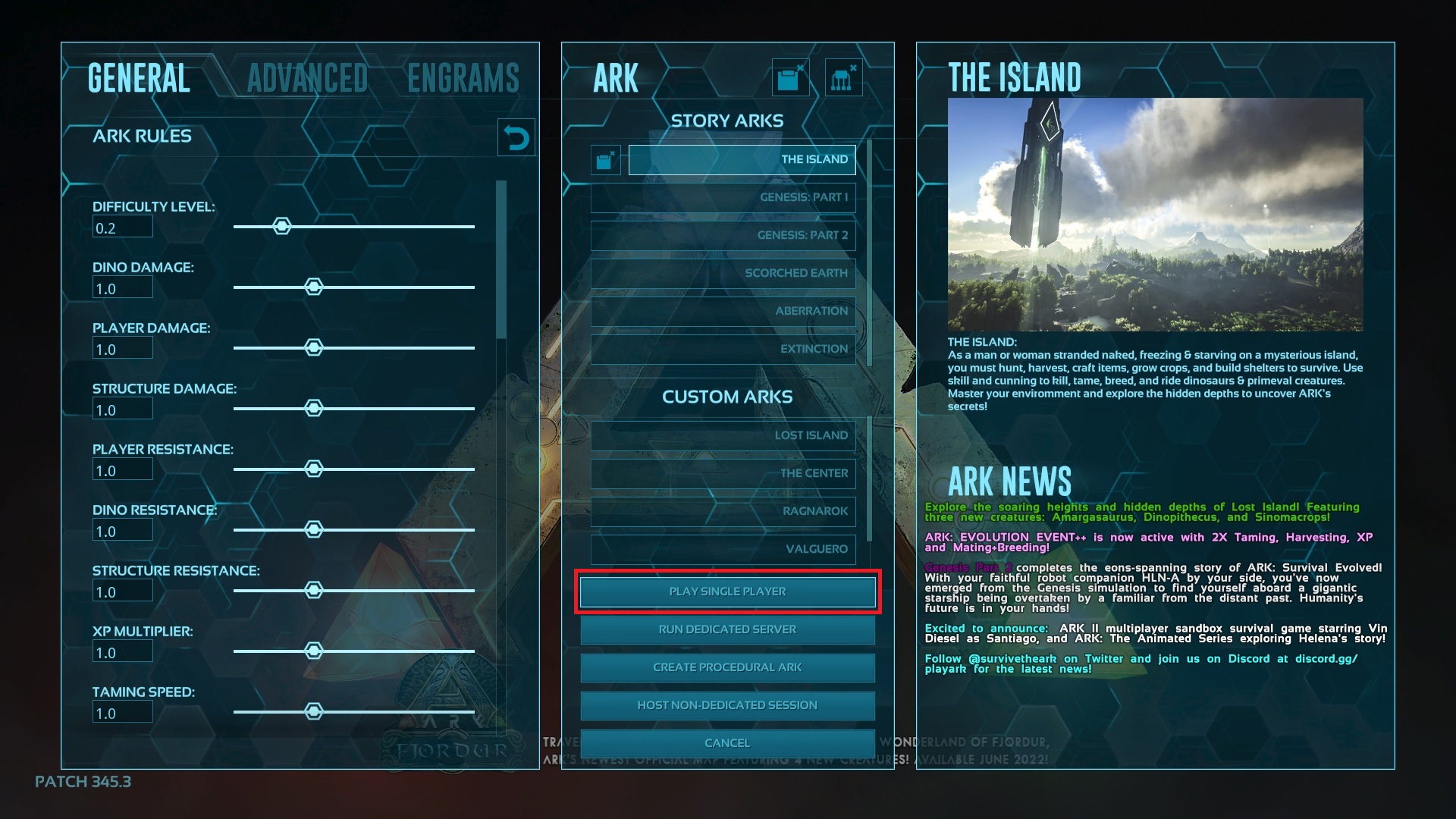
Task: Adjust the Difficulty Level slider
Action: (x=282, y=226)
